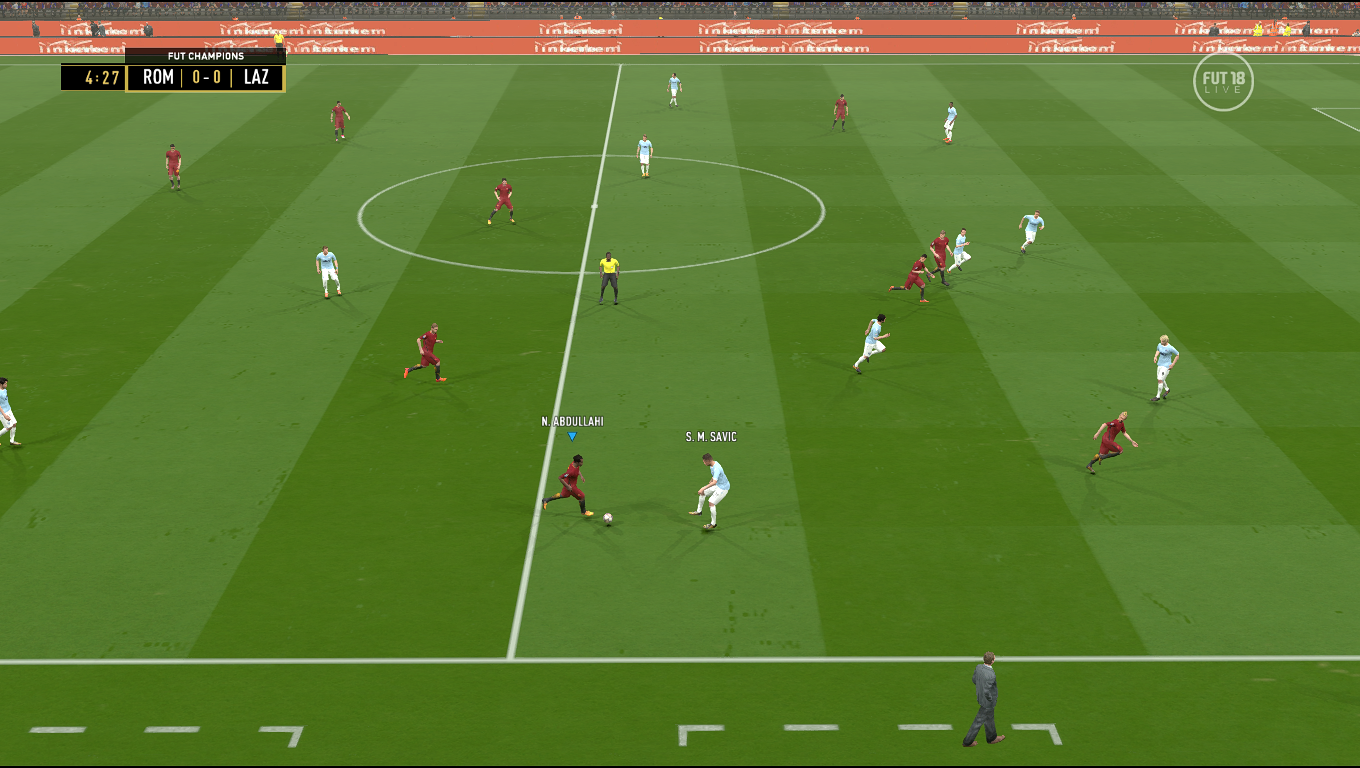Select the yellow-shirted referee on the pitch

pos(608,270)
